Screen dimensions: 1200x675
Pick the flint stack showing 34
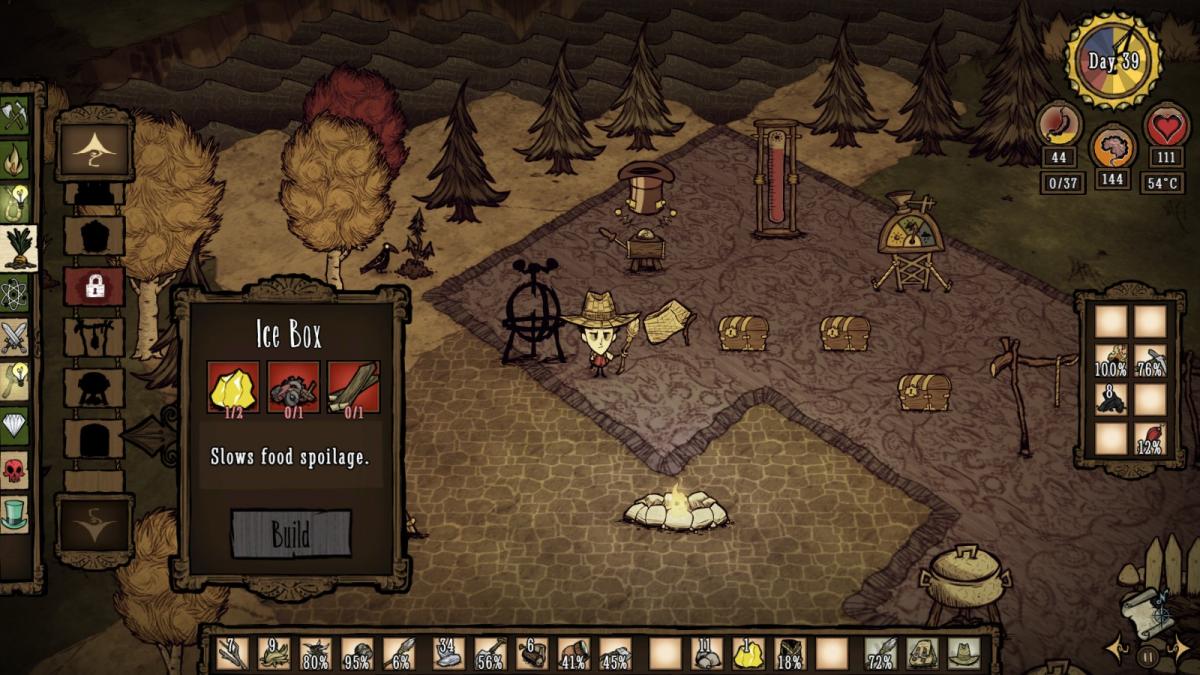(448, 653)
